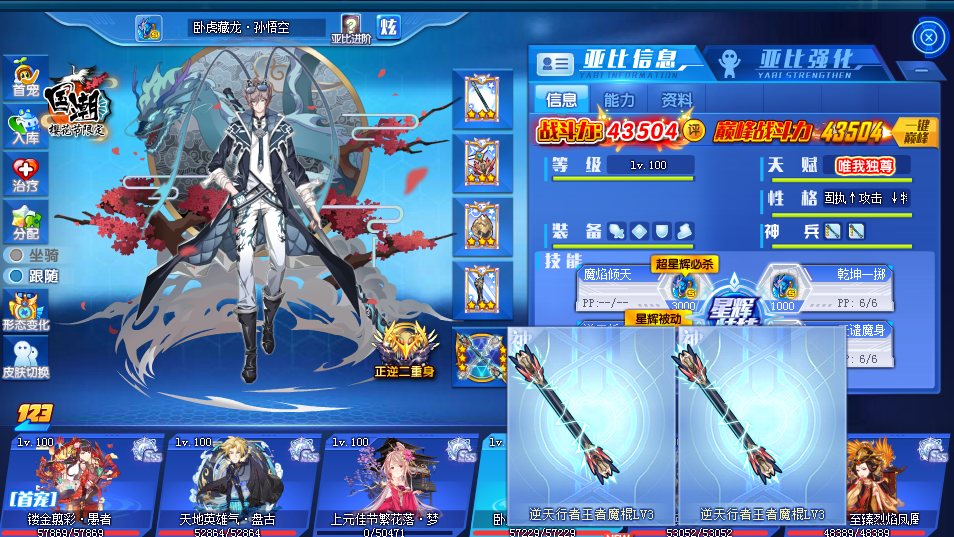Select the 能力 sub-tab
Image resolution: width=954 pixels, height=537 pixels.
(x=619, y=100)
